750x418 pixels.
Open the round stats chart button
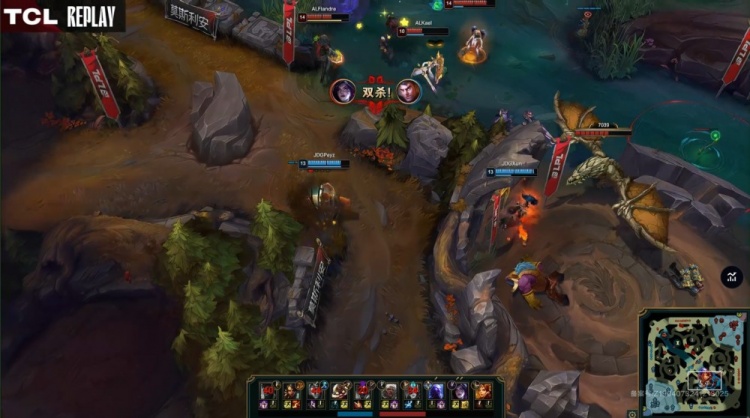click(732, 277)
